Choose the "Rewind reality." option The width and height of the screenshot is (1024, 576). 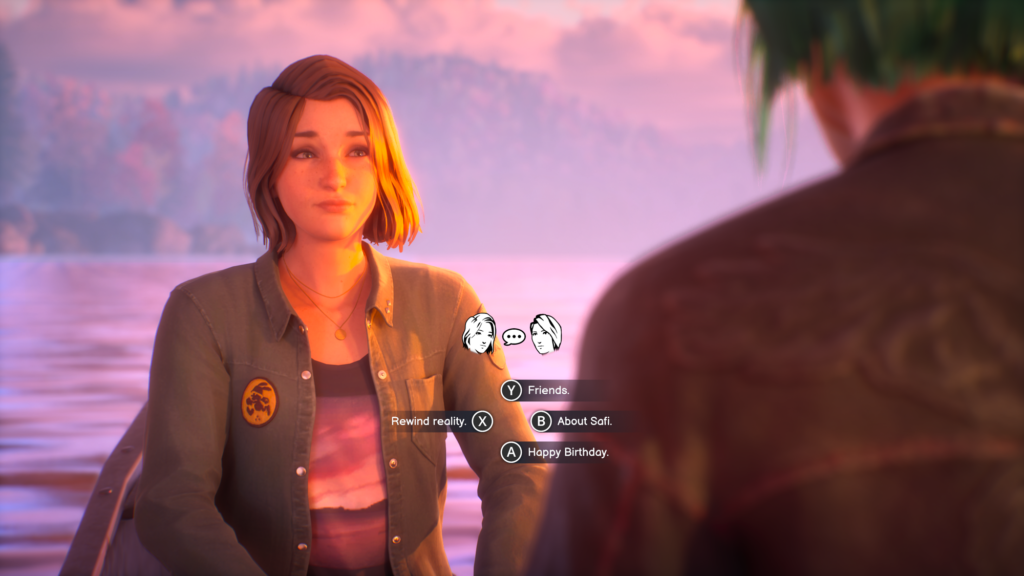(430, 421)
